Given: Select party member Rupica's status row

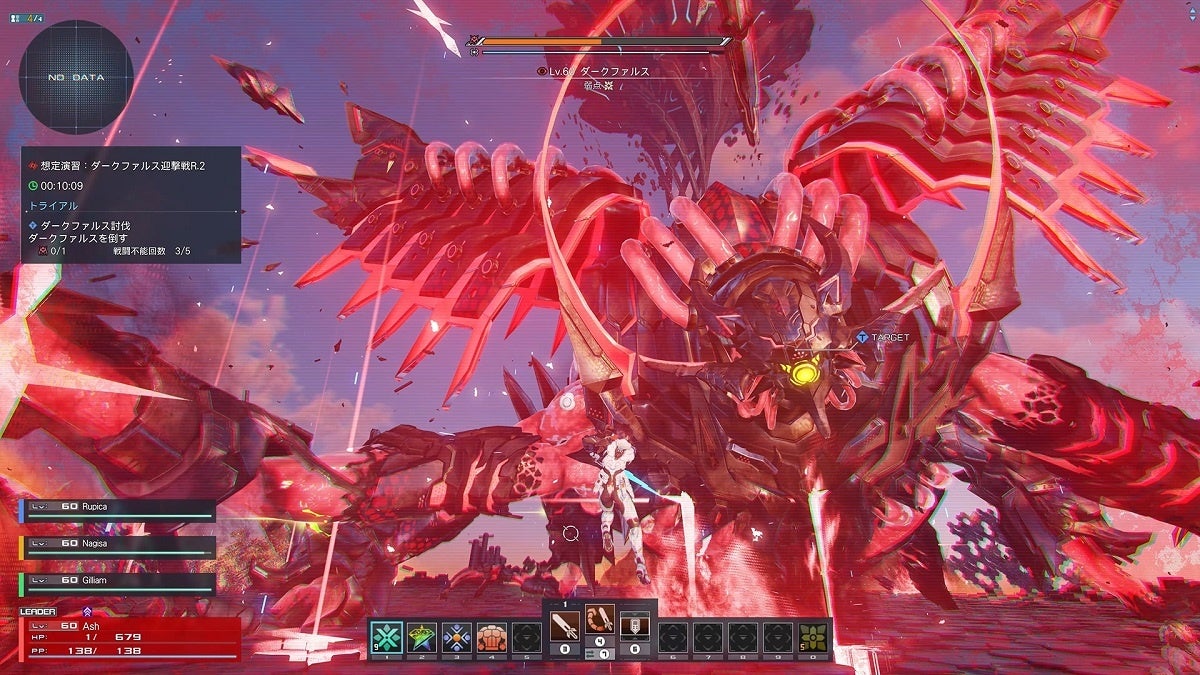Looking at the screenshot, I should 117,509.
